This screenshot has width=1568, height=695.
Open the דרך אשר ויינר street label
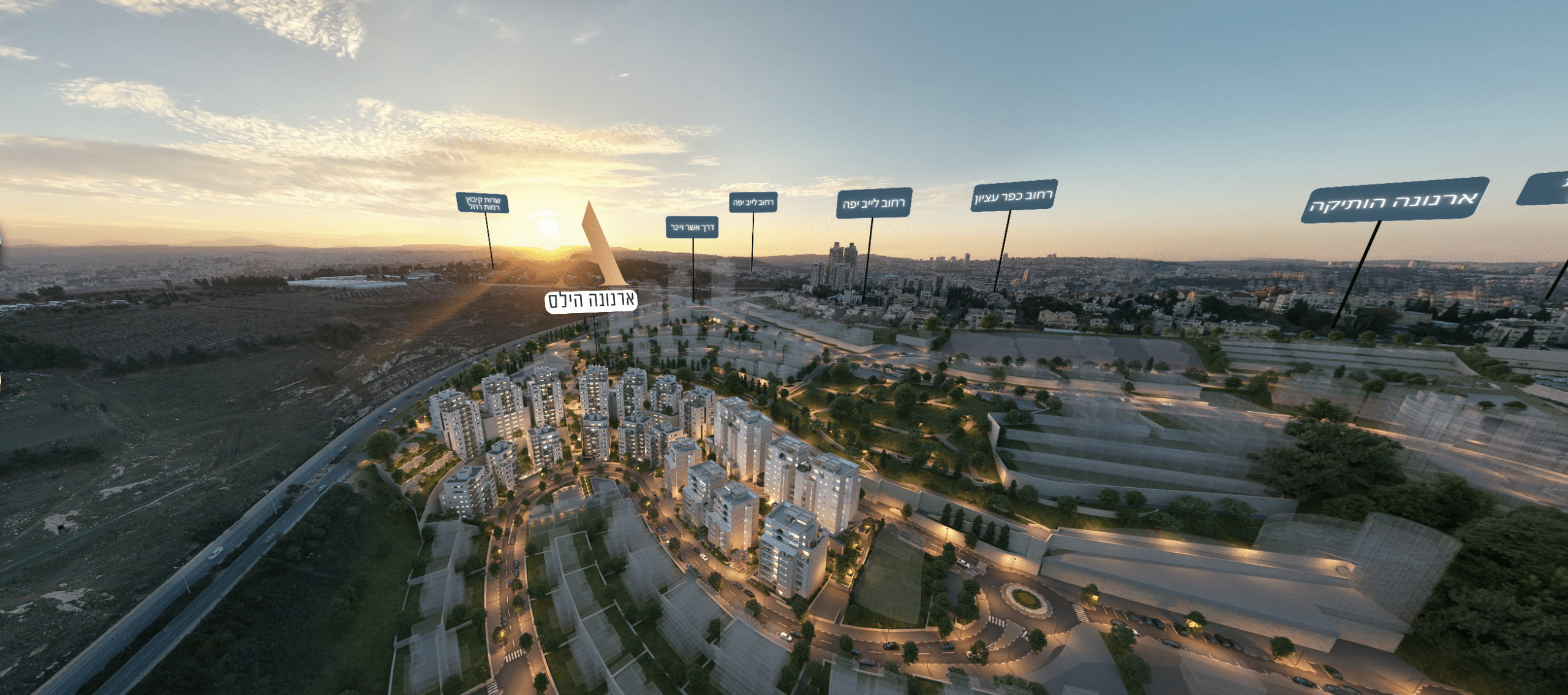click(x=692, y=227)
